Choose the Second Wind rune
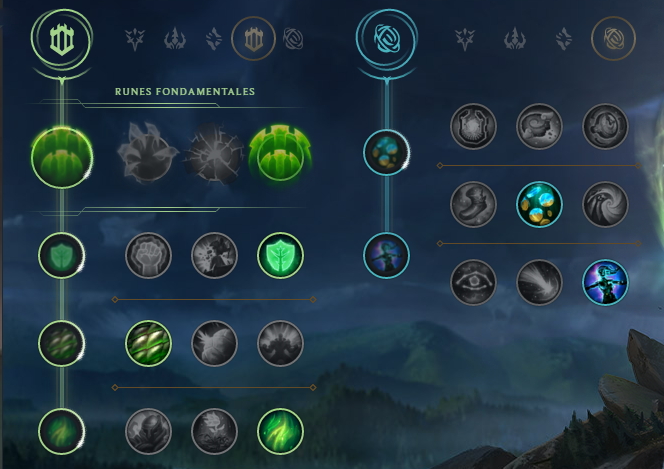 214,343
